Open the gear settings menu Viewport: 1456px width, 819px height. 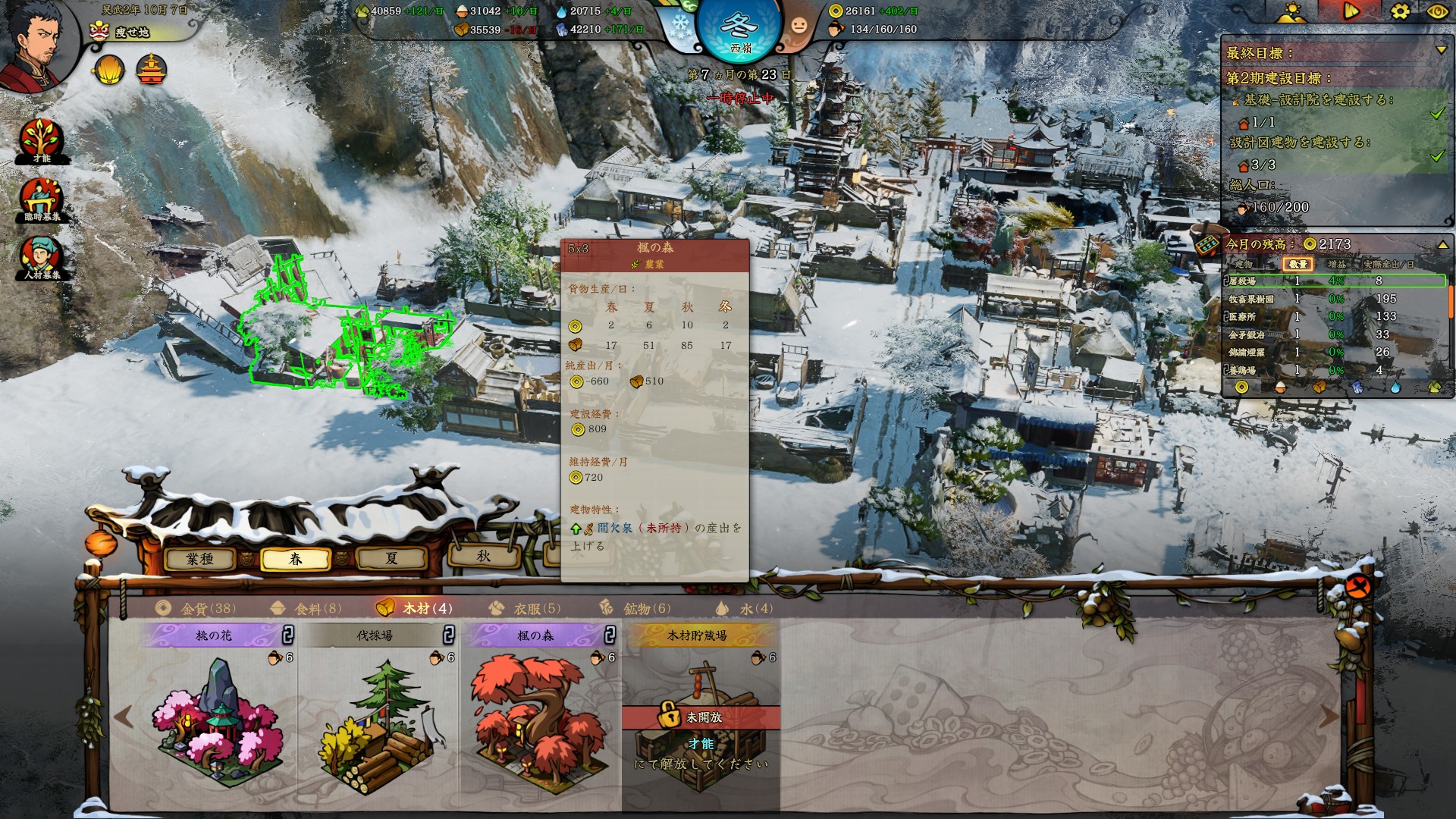[x=1400, y=11]
